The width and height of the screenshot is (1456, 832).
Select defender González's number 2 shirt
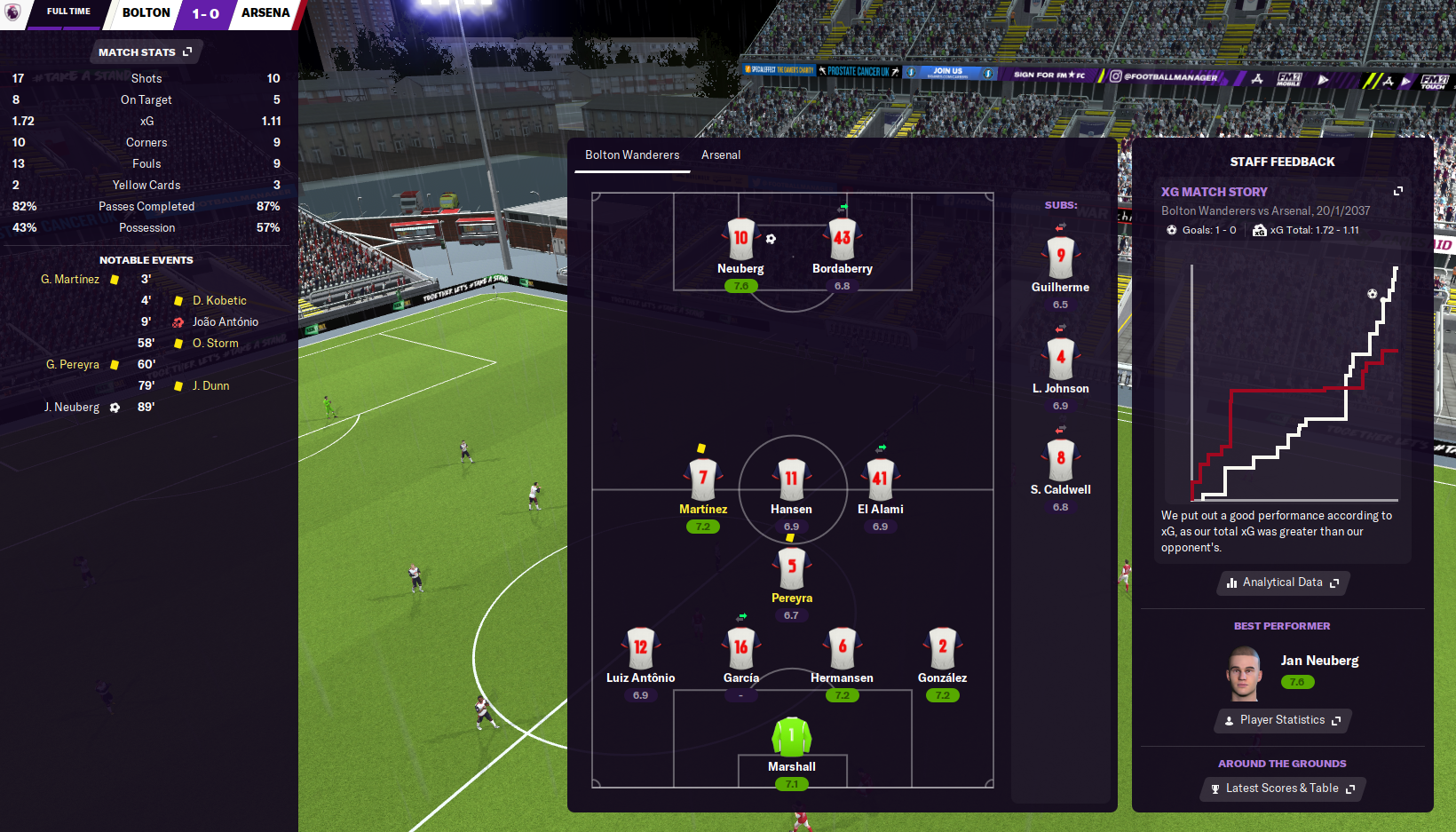click(x=942, y=648)
